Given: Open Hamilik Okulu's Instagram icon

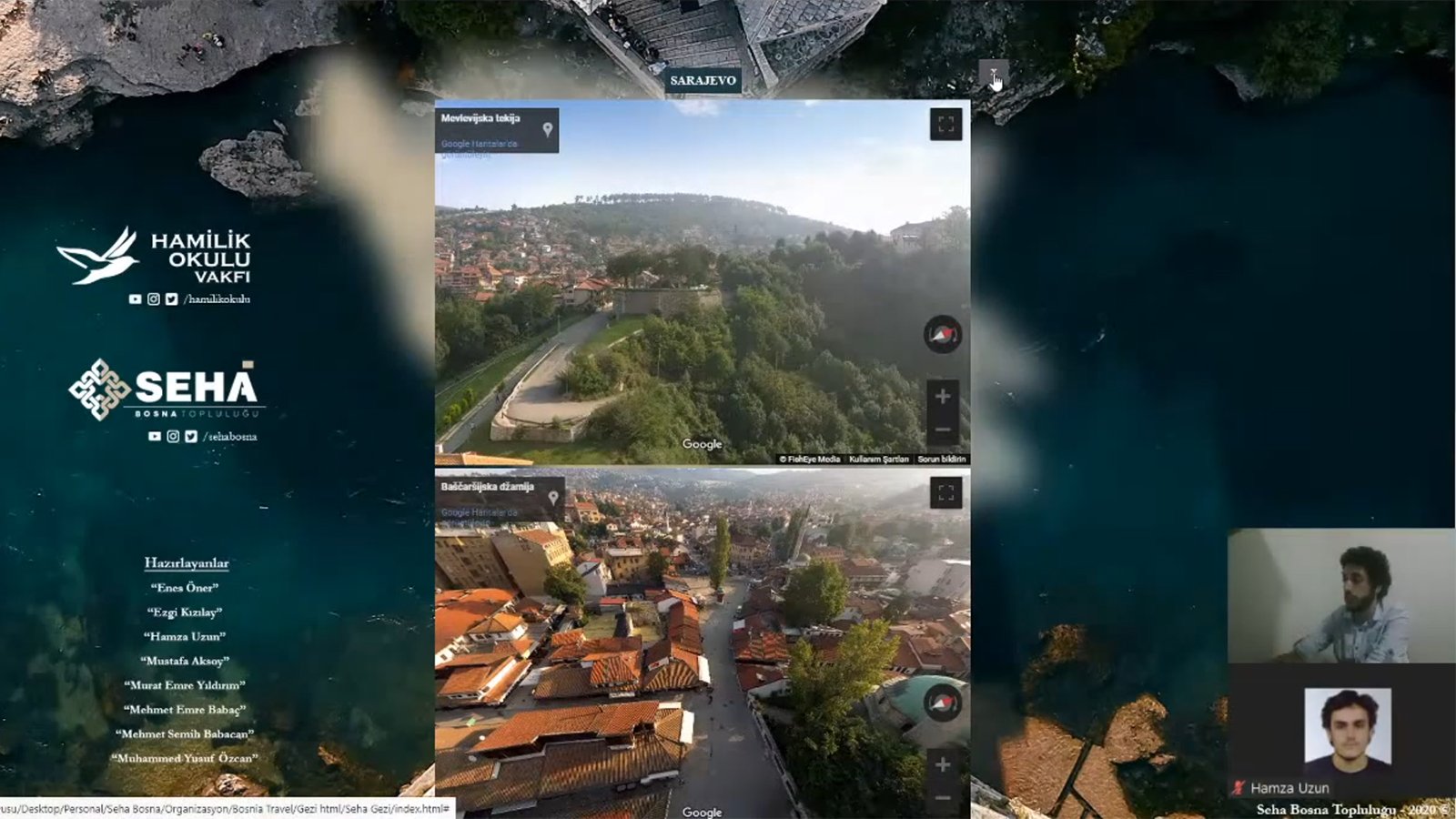Looking at the screenshot, I should coord(154,298).
